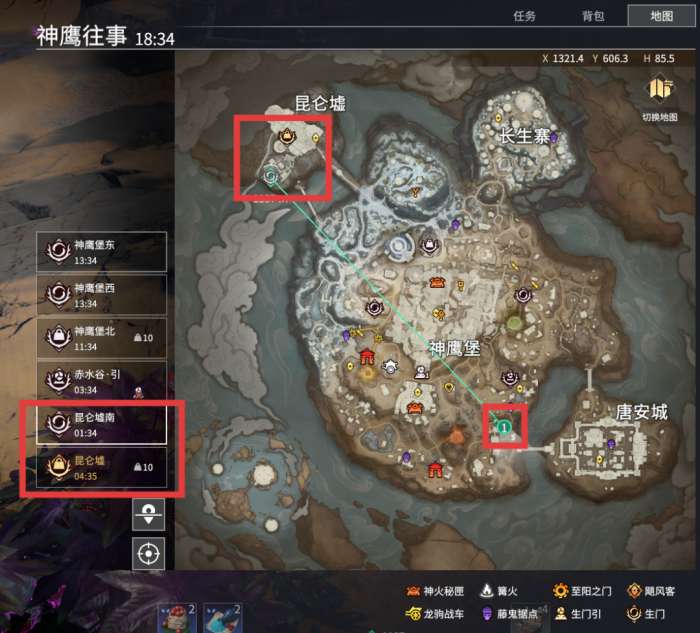Click the map pin button above the crosshair
The image size is (700, 633).
pos(148,514)
